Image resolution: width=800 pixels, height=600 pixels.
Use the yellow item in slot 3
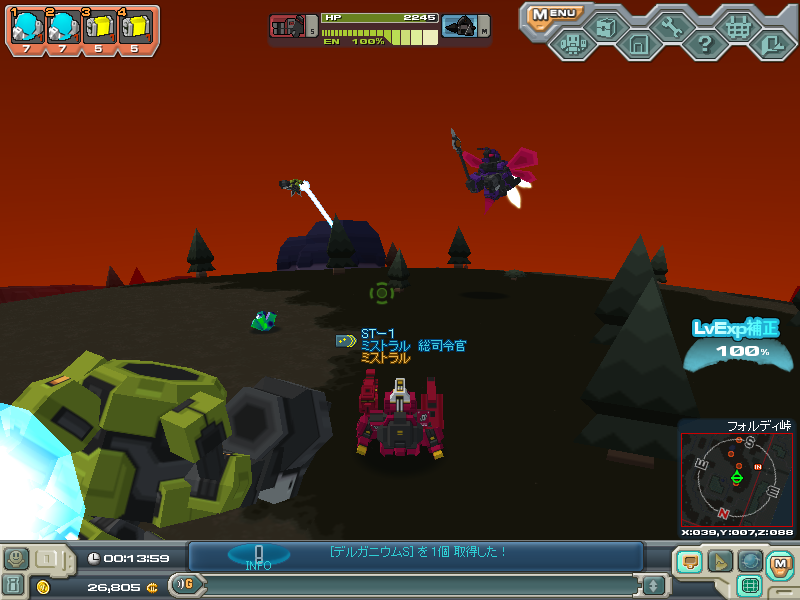tap(98, 25)
